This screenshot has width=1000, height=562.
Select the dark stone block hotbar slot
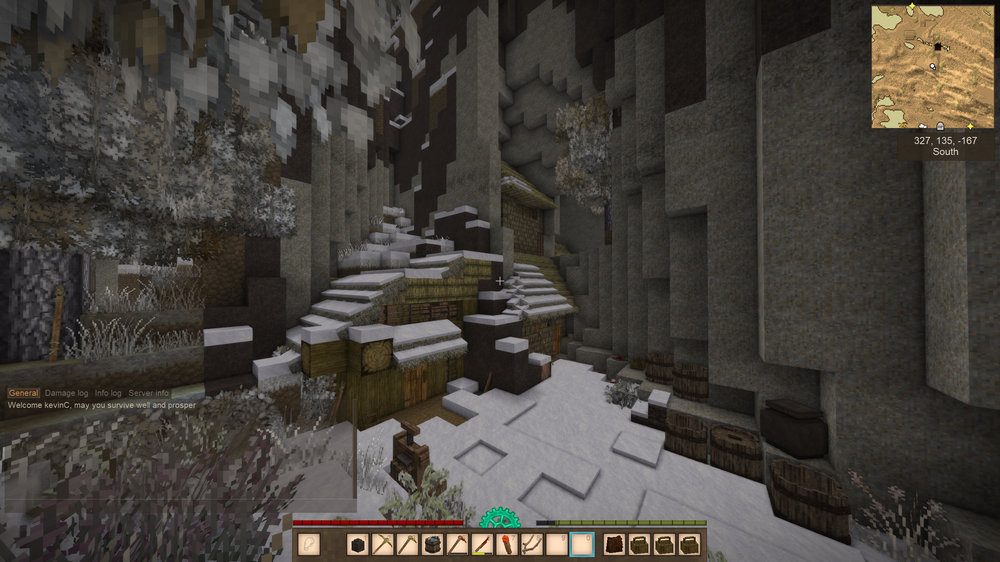[359, 544]
